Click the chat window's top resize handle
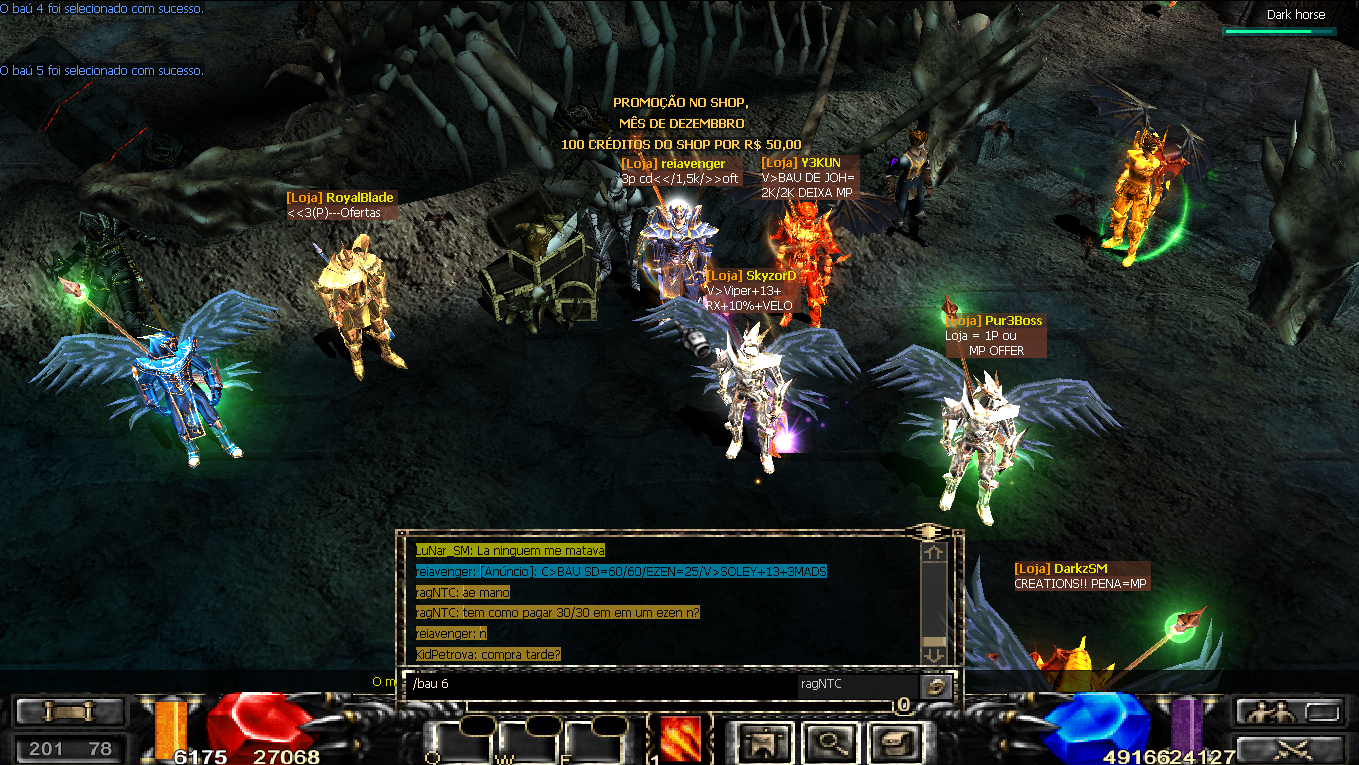Viewport: 1359px width, 765px height. click(x=929, y=531)
